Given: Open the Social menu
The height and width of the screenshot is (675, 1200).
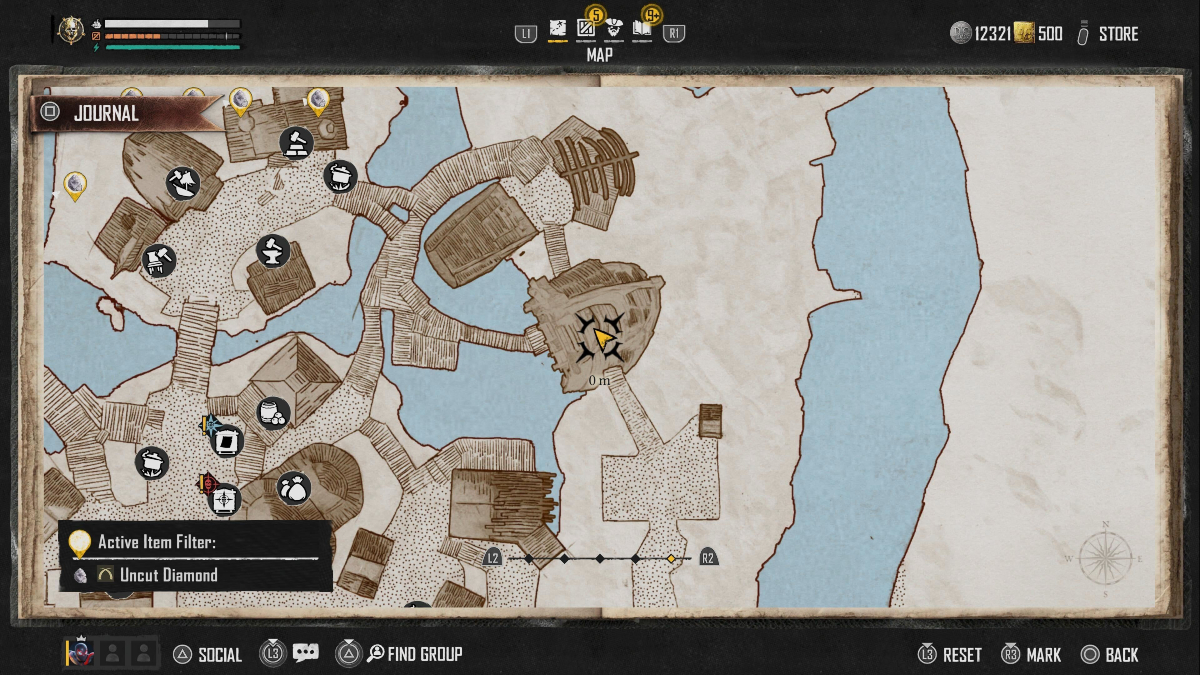Looking at the screenshot, I should tap(219, 655).
